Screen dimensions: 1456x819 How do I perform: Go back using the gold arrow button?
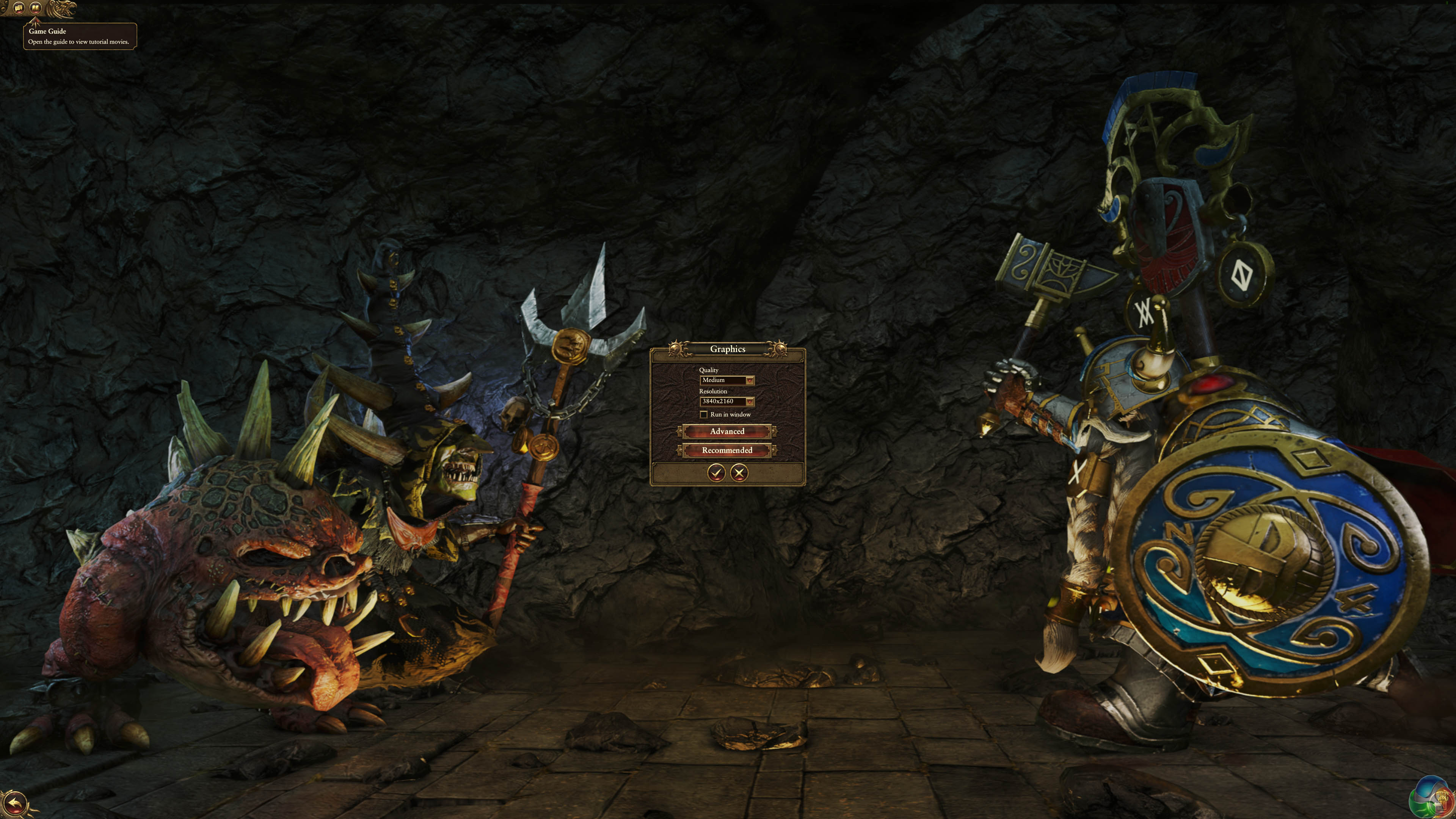coord(15,803)
